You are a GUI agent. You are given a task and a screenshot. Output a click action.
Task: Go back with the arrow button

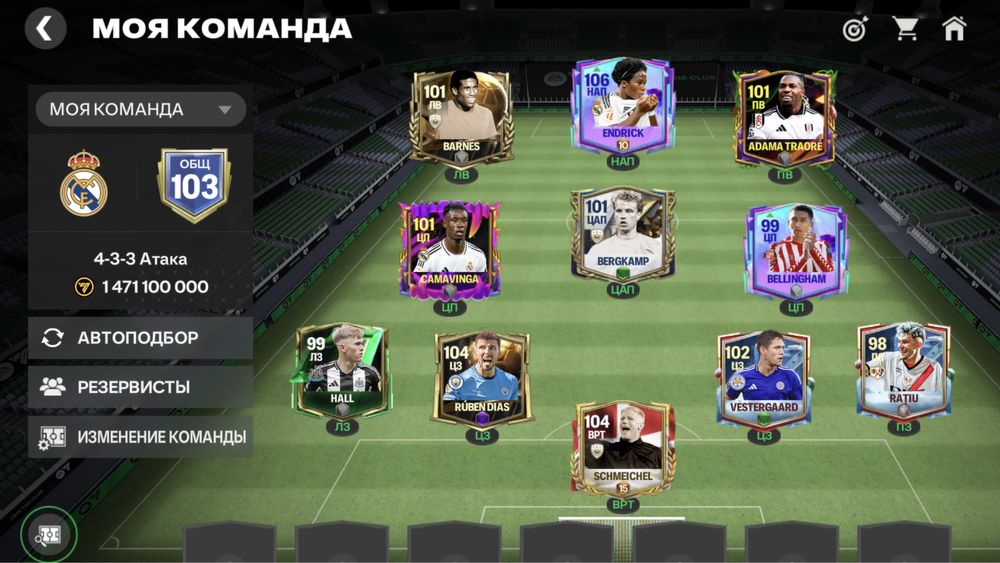45,28
